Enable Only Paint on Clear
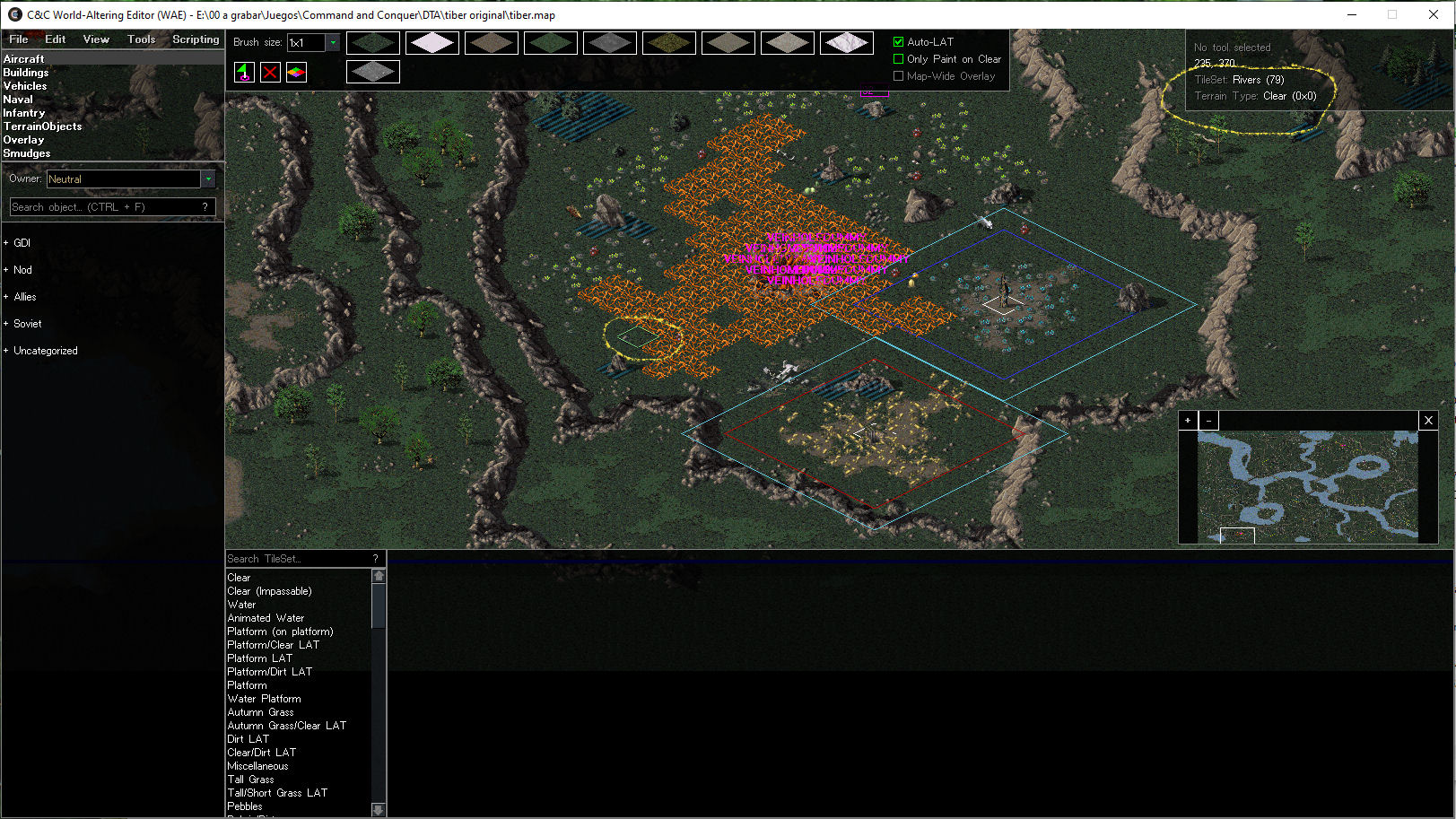Viewport: 1456px width, 819px height. 899,59
